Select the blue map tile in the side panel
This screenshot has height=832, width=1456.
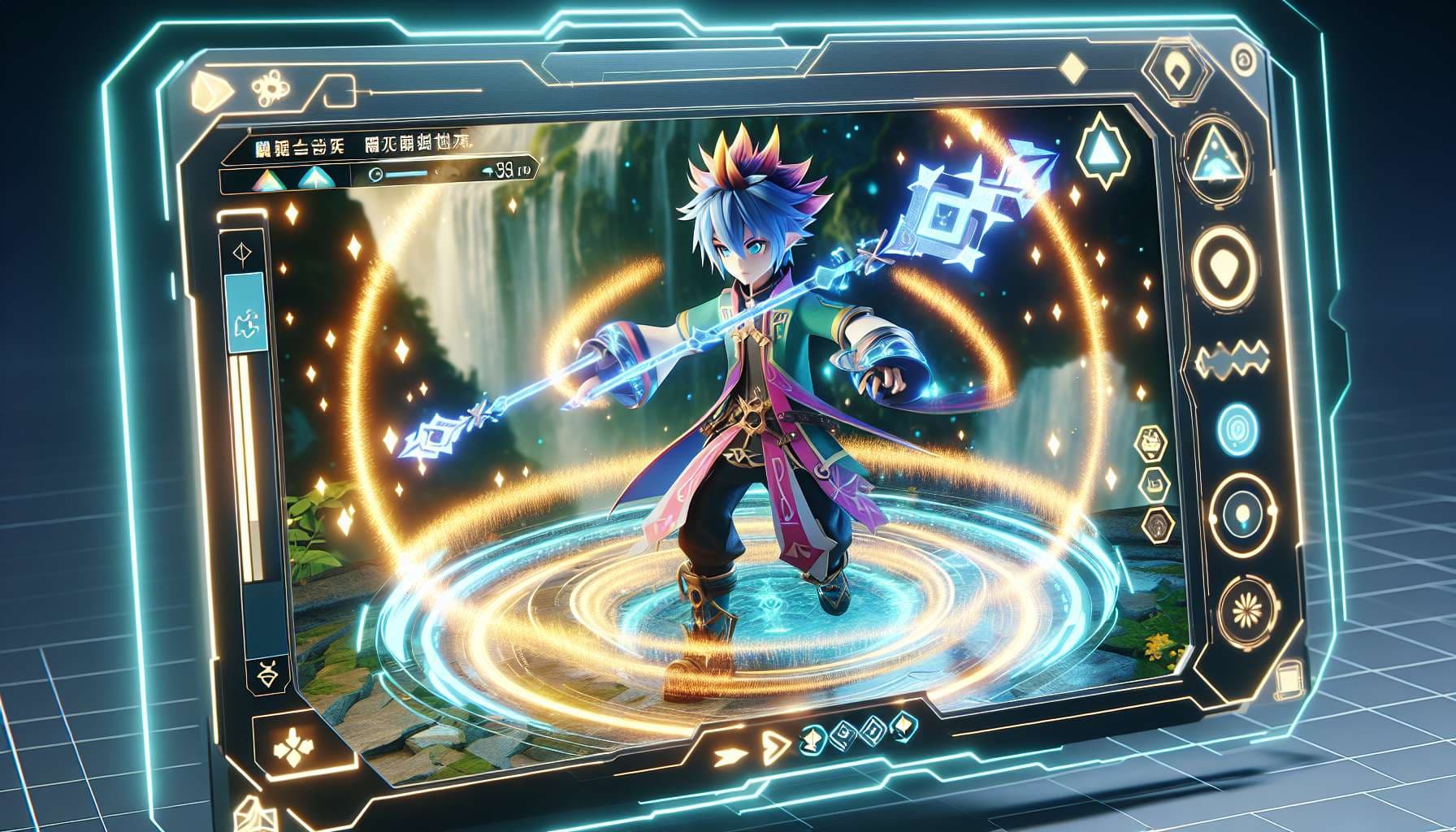coord(245,313)
